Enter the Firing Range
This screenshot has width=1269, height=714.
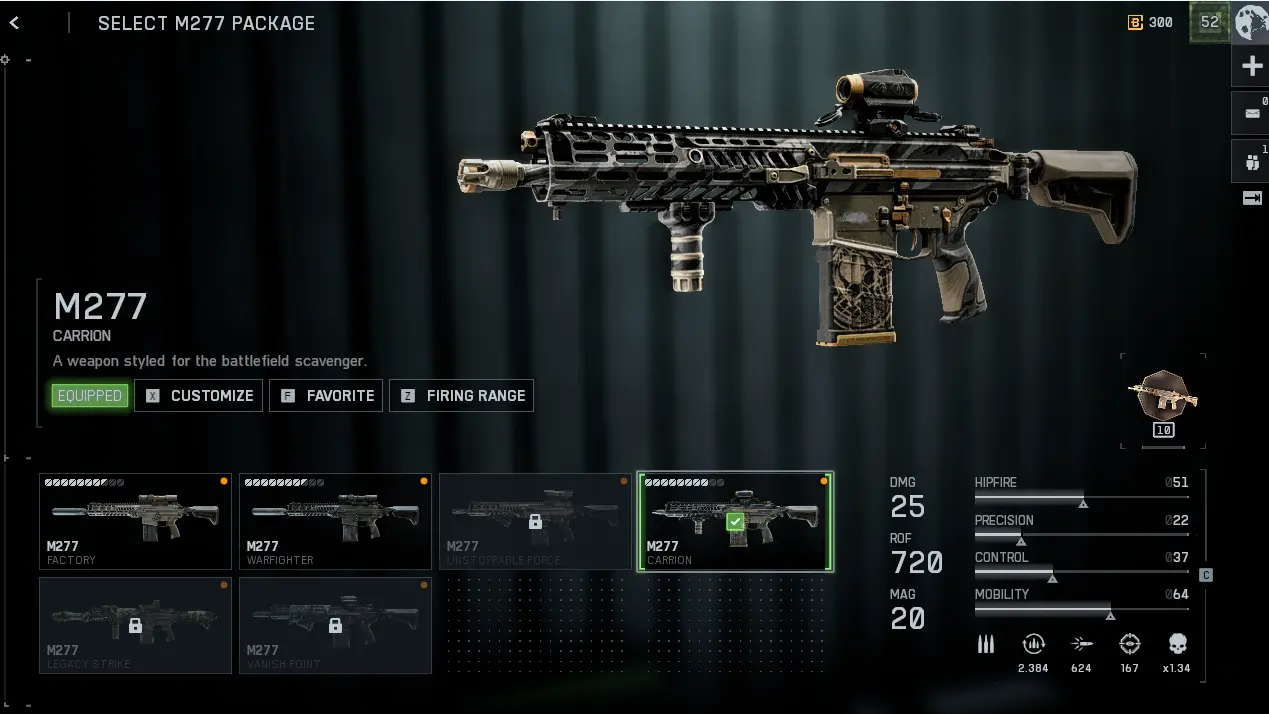[x=461, y=395]
